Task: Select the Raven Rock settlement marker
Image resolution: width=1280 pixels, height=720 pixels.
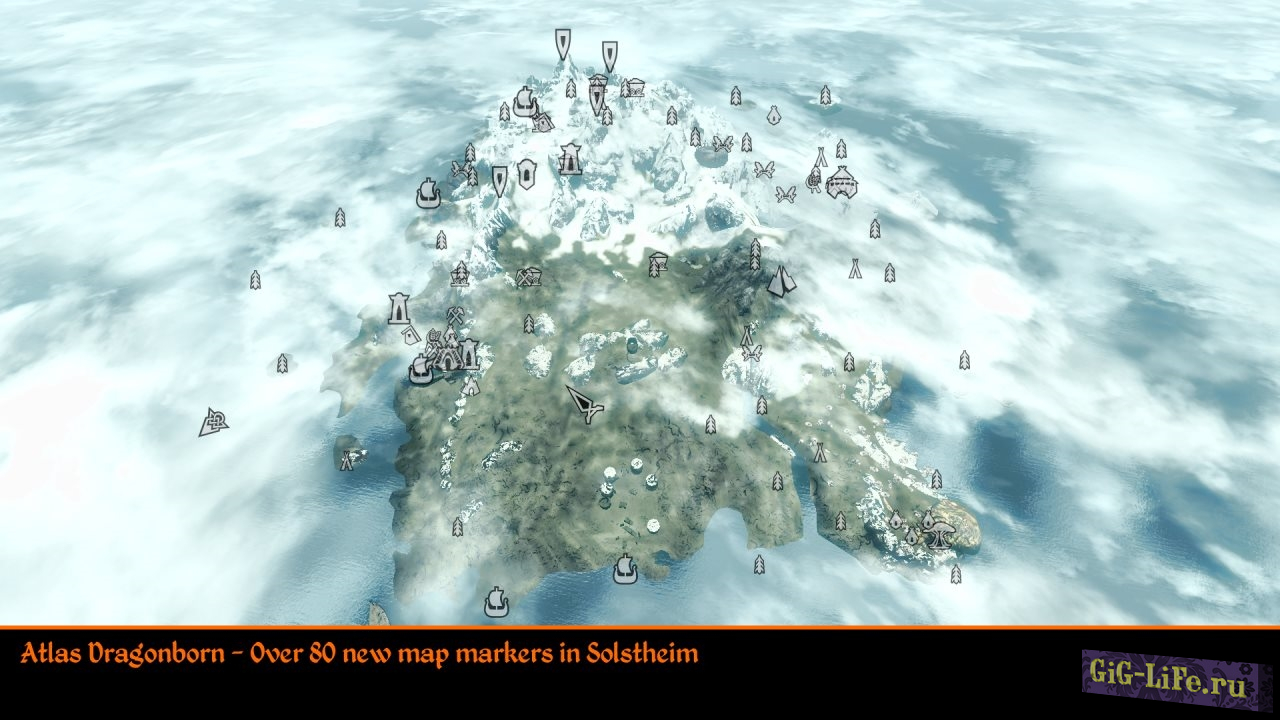Action: [x=446, y=358]
